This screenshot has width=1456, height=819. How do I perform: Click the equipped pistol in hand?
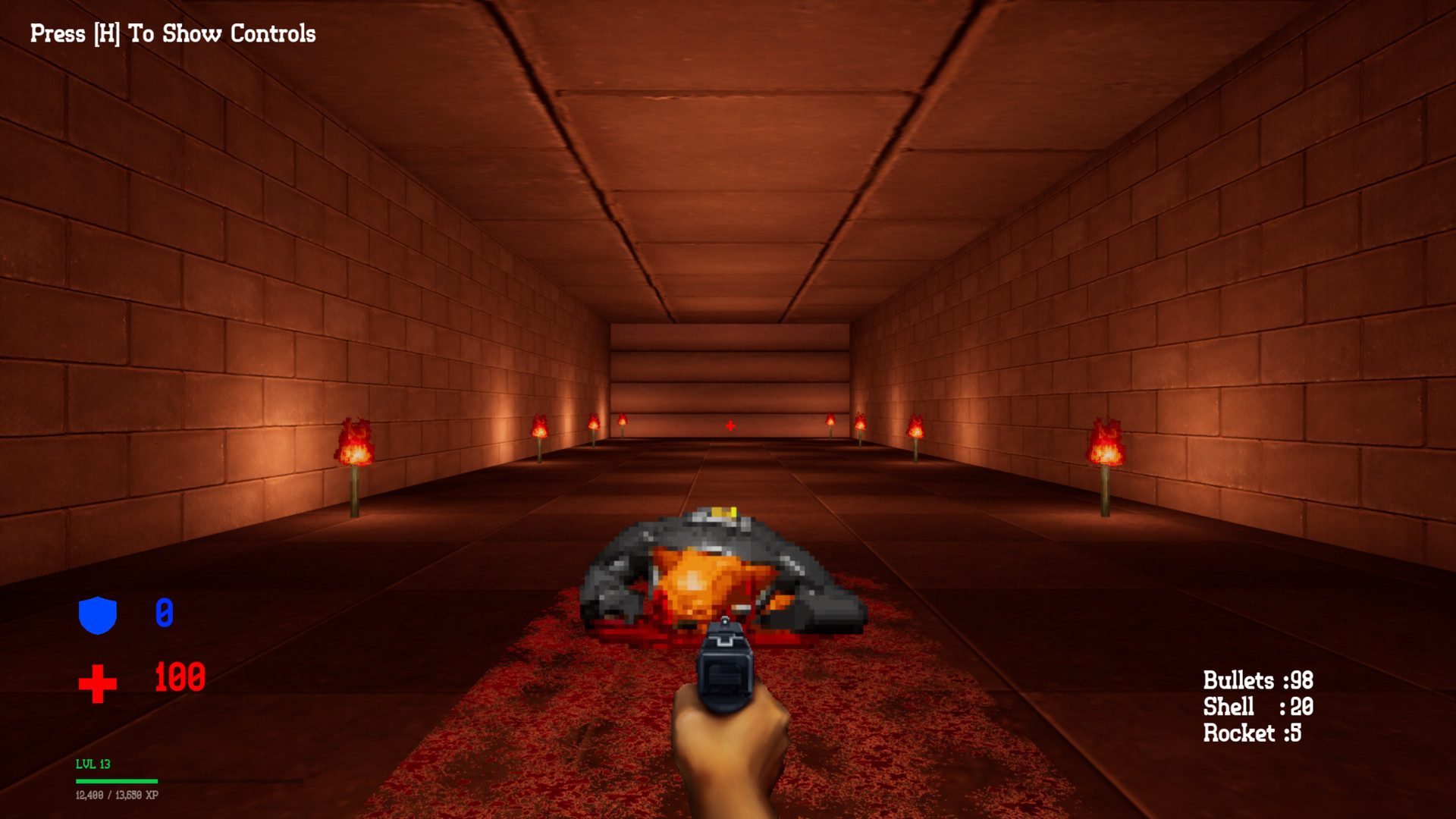pos(726,667)
